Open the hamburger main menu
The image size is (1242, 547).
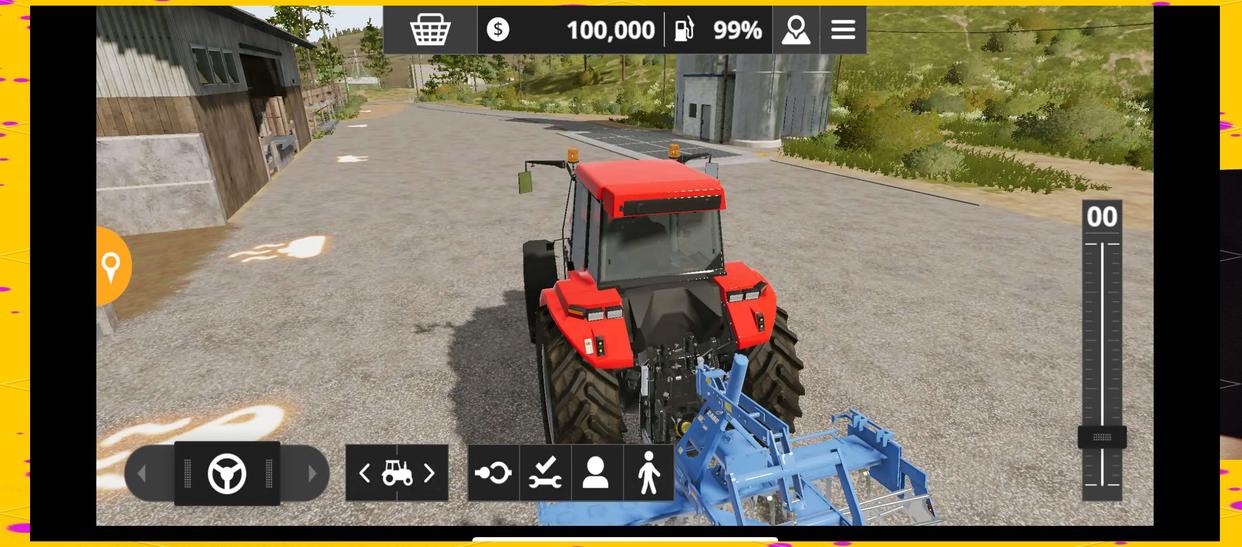pos(843,30)
